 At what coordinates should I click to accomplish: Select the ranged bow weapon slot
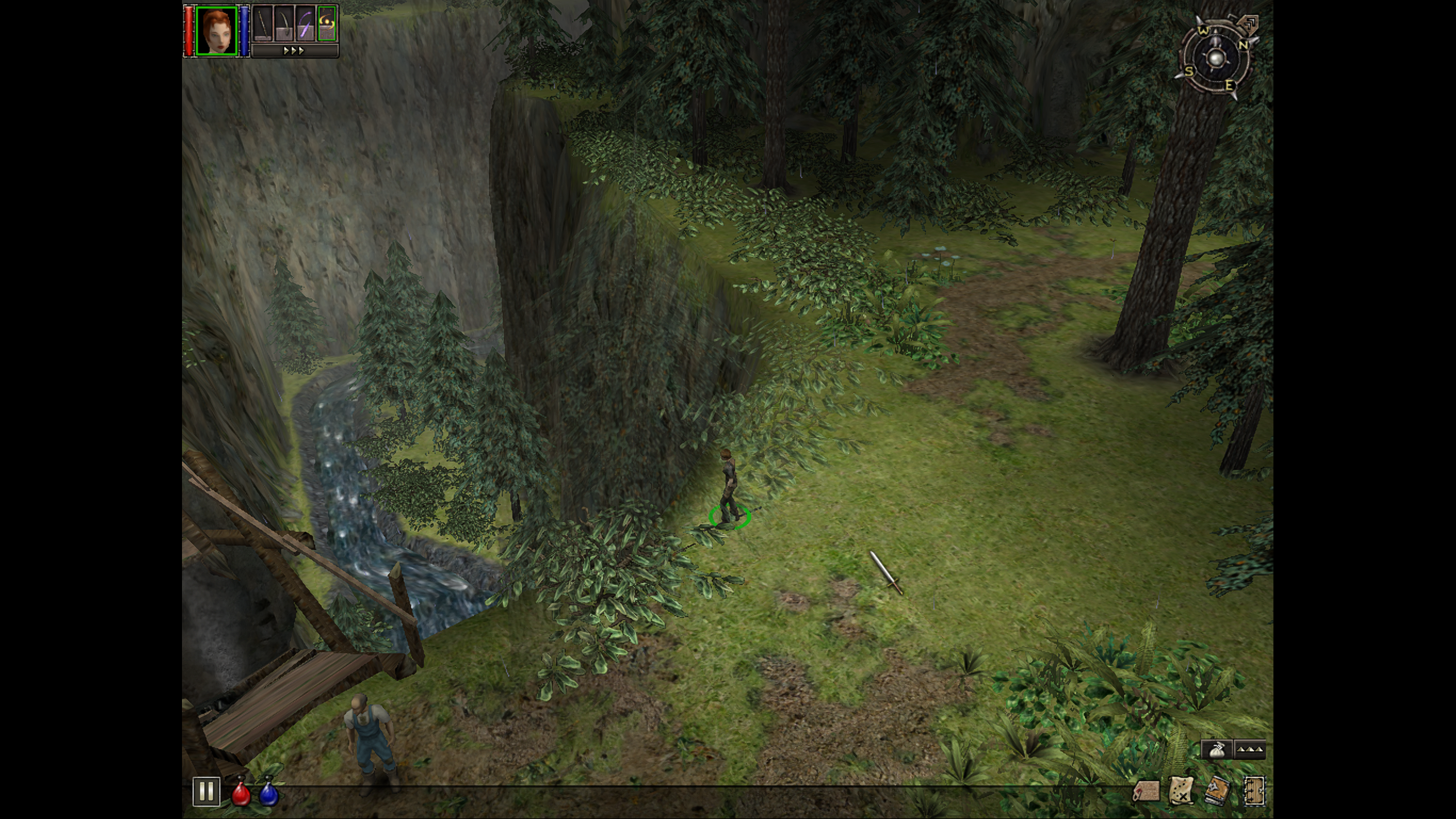click(284, 24)
